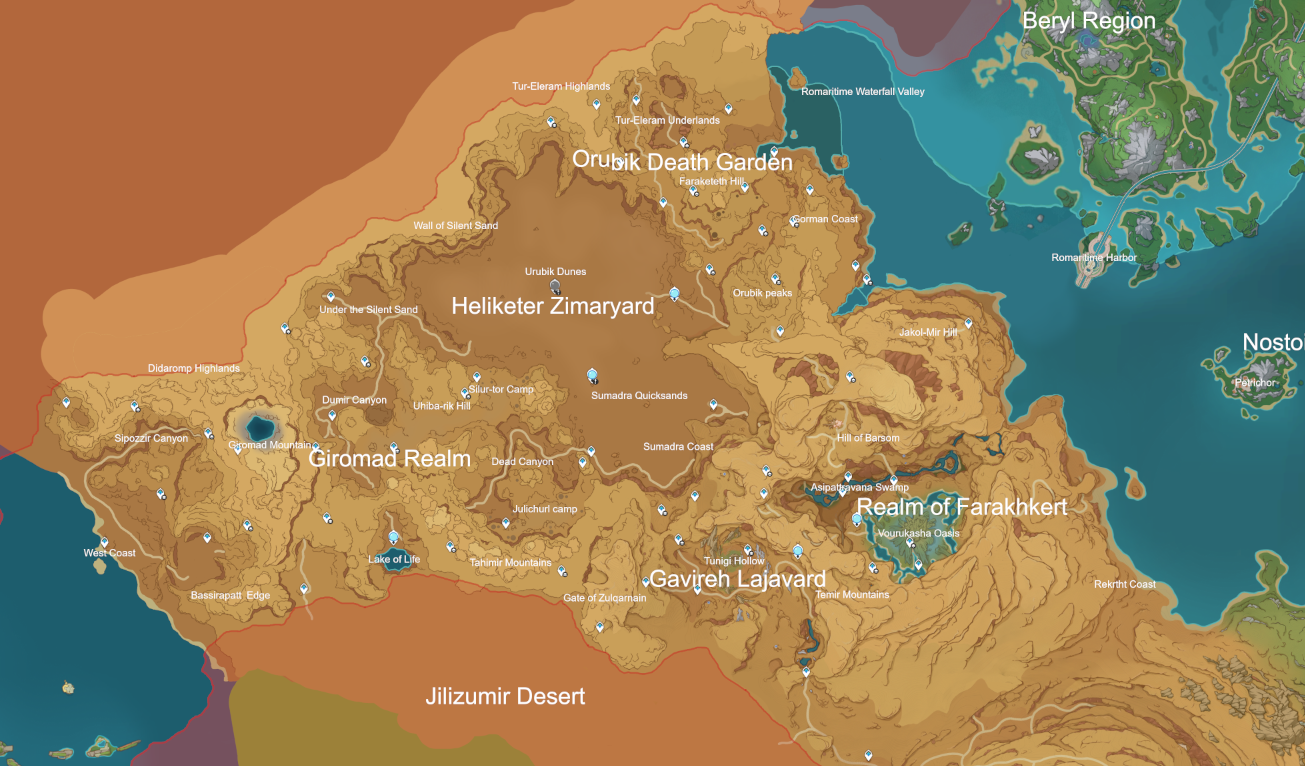Select the teleport pin at Gorman Coast
The height and width of the screenshot is (766, 1305).
[x=792, y=220]
